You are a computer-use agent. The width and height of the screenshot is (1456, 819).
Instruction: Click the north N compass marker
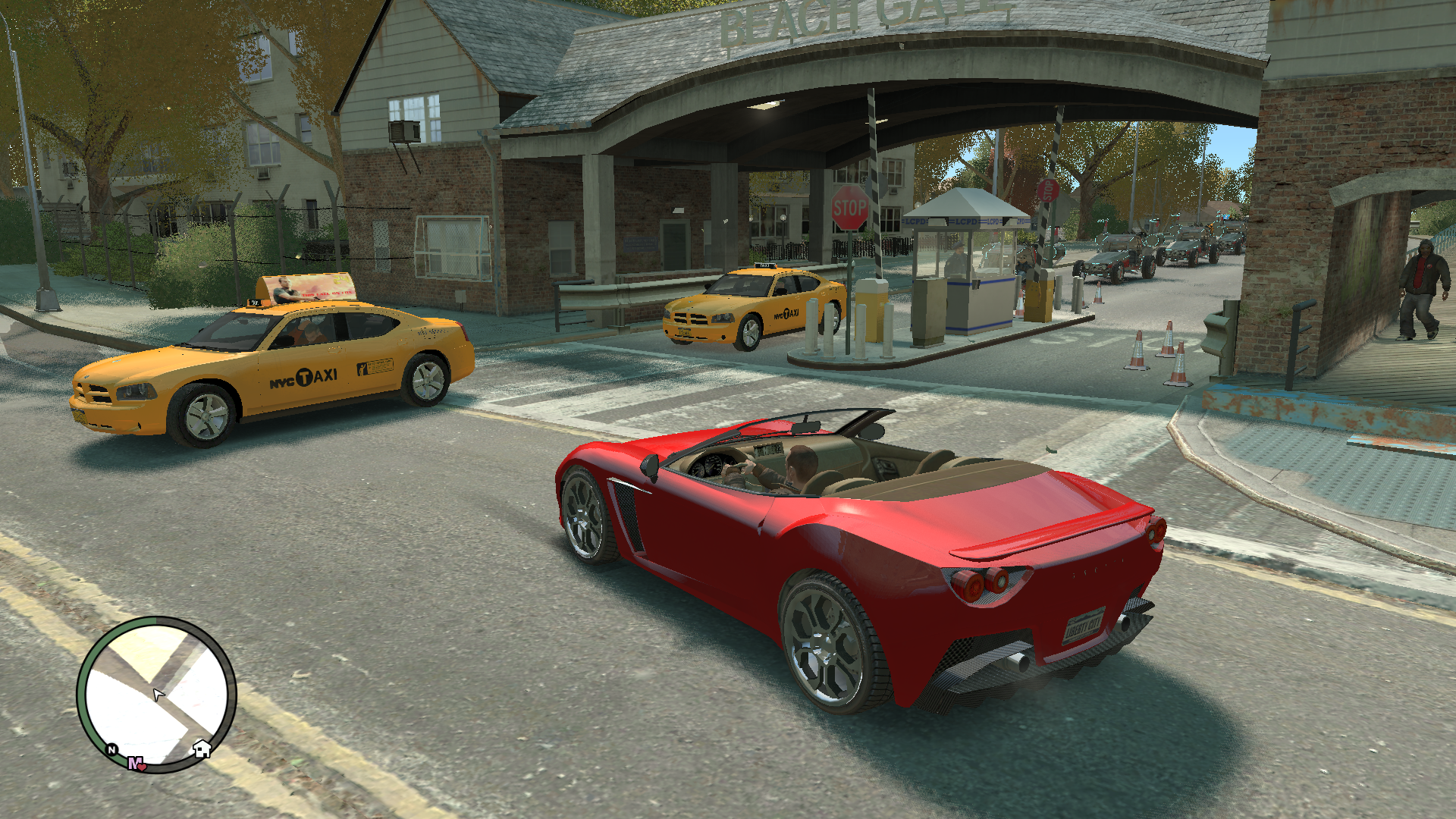click(x=111, y=750)
